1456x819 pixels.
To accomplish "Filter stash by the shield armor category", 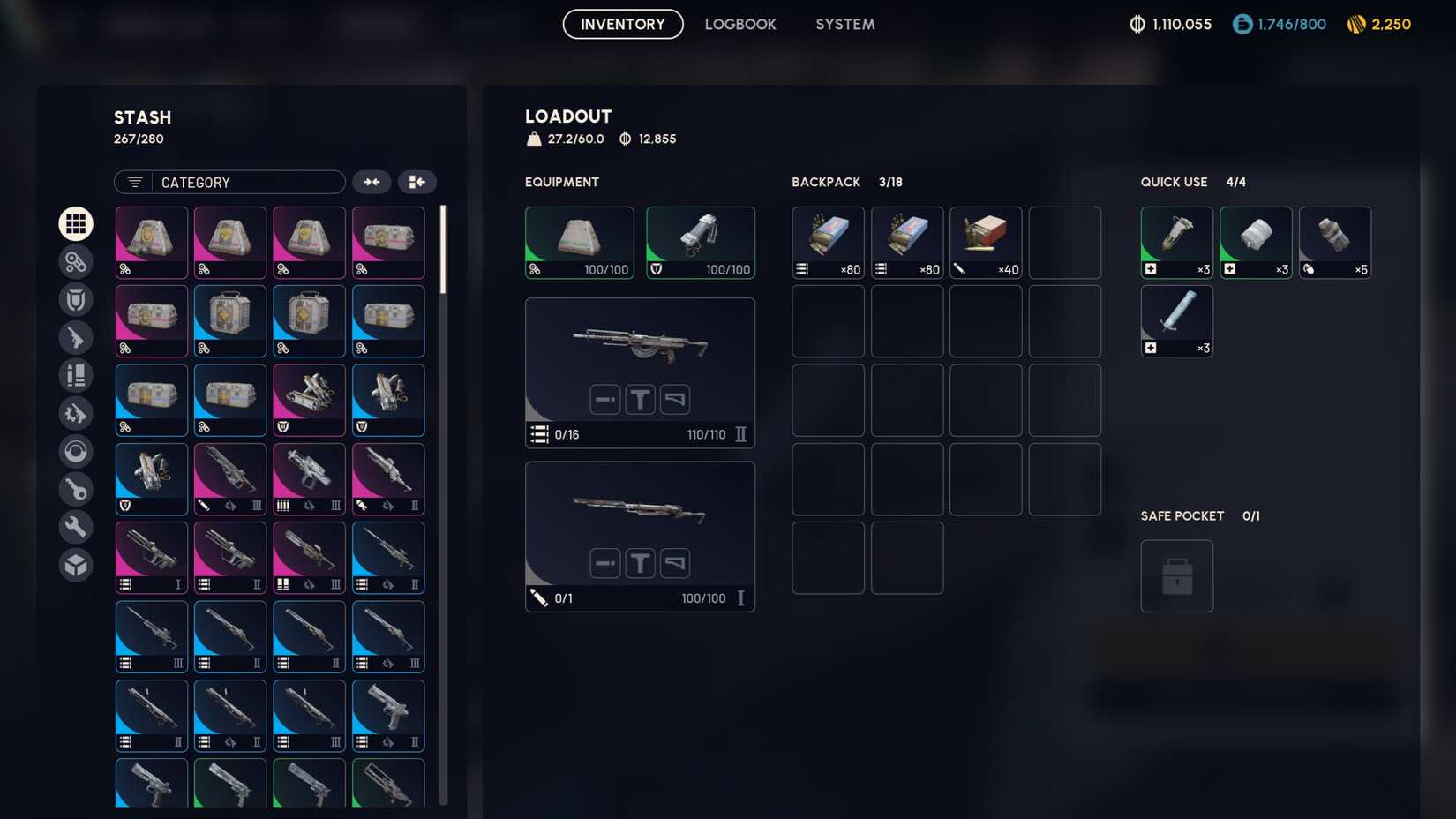I will tap(76, 299).
